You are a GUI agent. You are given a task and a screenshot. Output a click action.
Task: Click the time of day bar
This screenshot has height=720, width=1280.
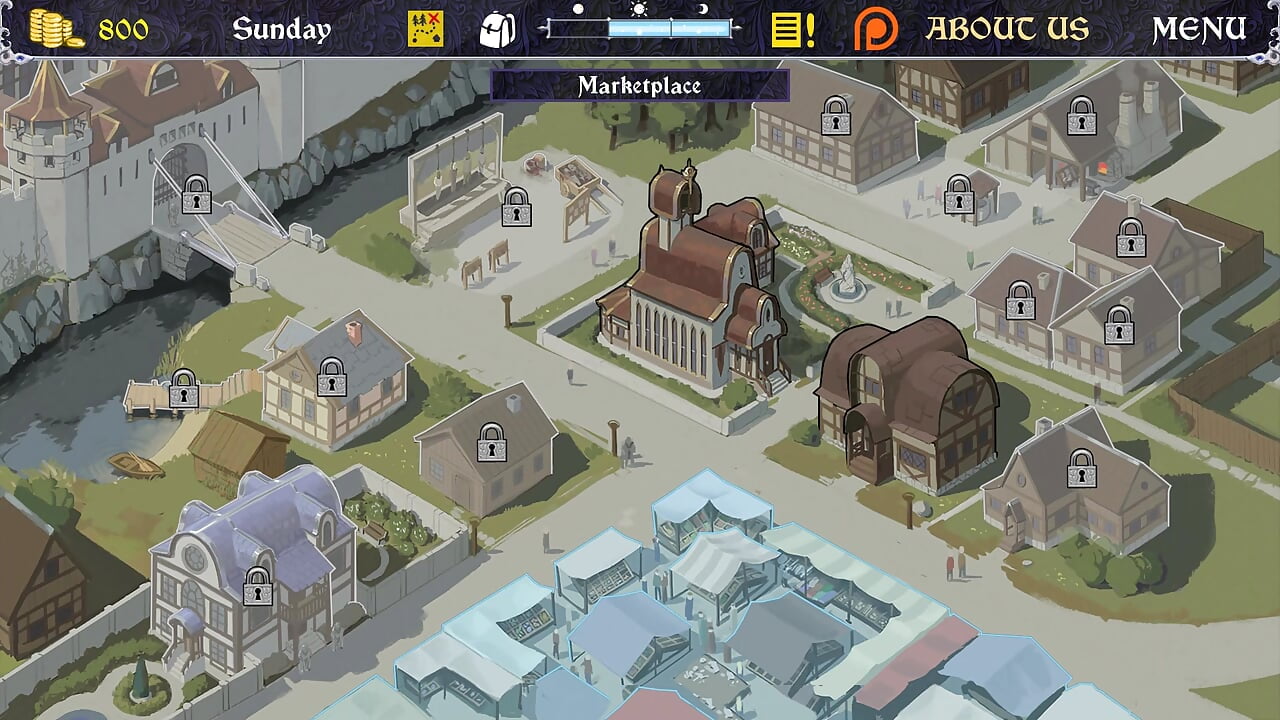coord(639,28)
